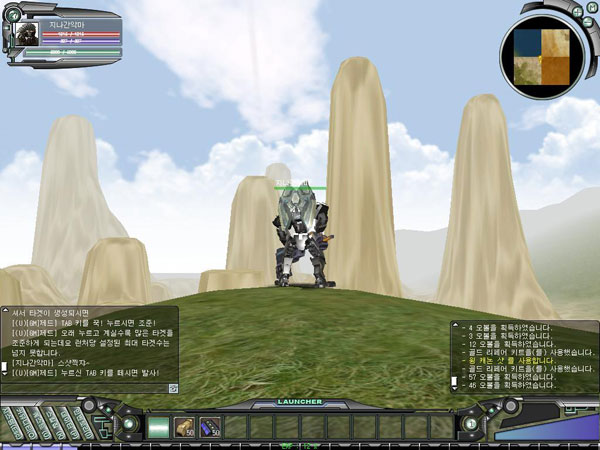600x450 pixels.
Task: Toggle the small icon at chat corner
Action: 173,388
